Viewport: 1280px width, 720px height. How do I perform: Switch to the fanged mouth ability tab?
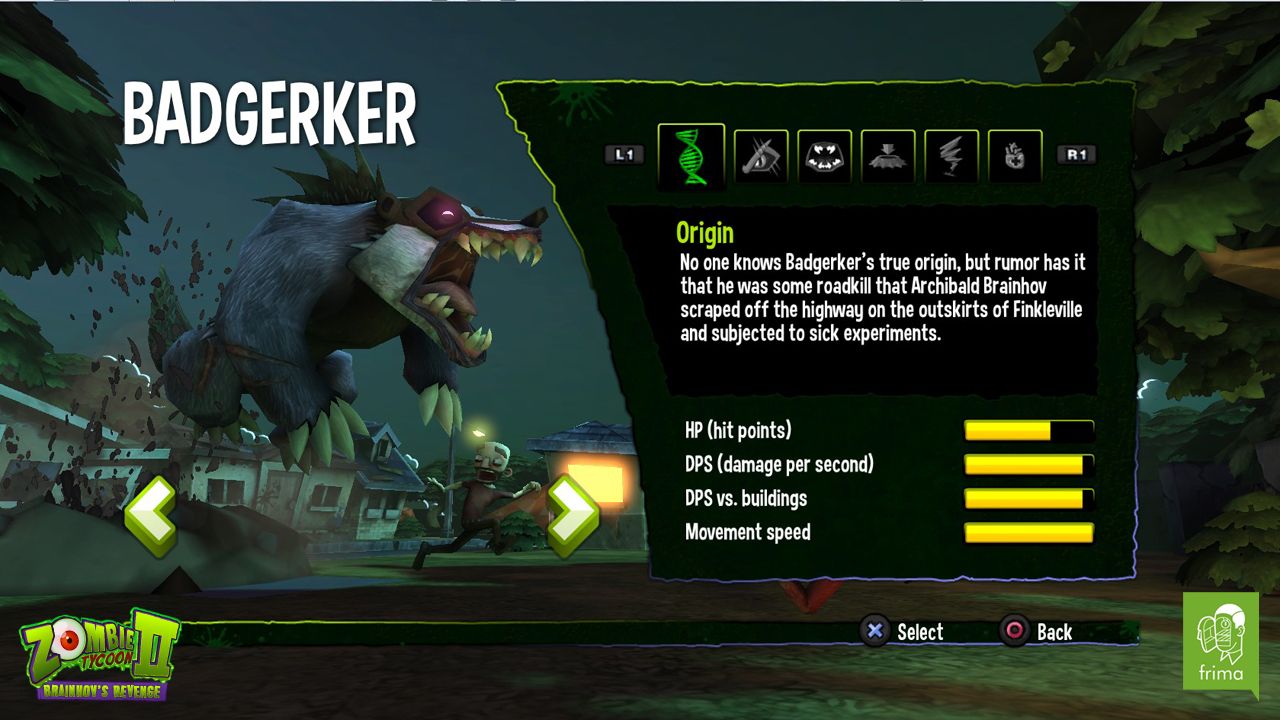click(825, 157)
